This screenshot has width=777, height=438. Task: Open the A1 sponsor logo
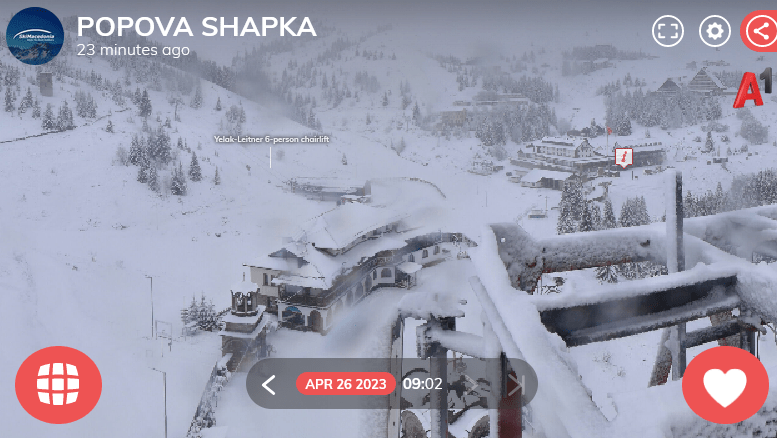point(752,88)
